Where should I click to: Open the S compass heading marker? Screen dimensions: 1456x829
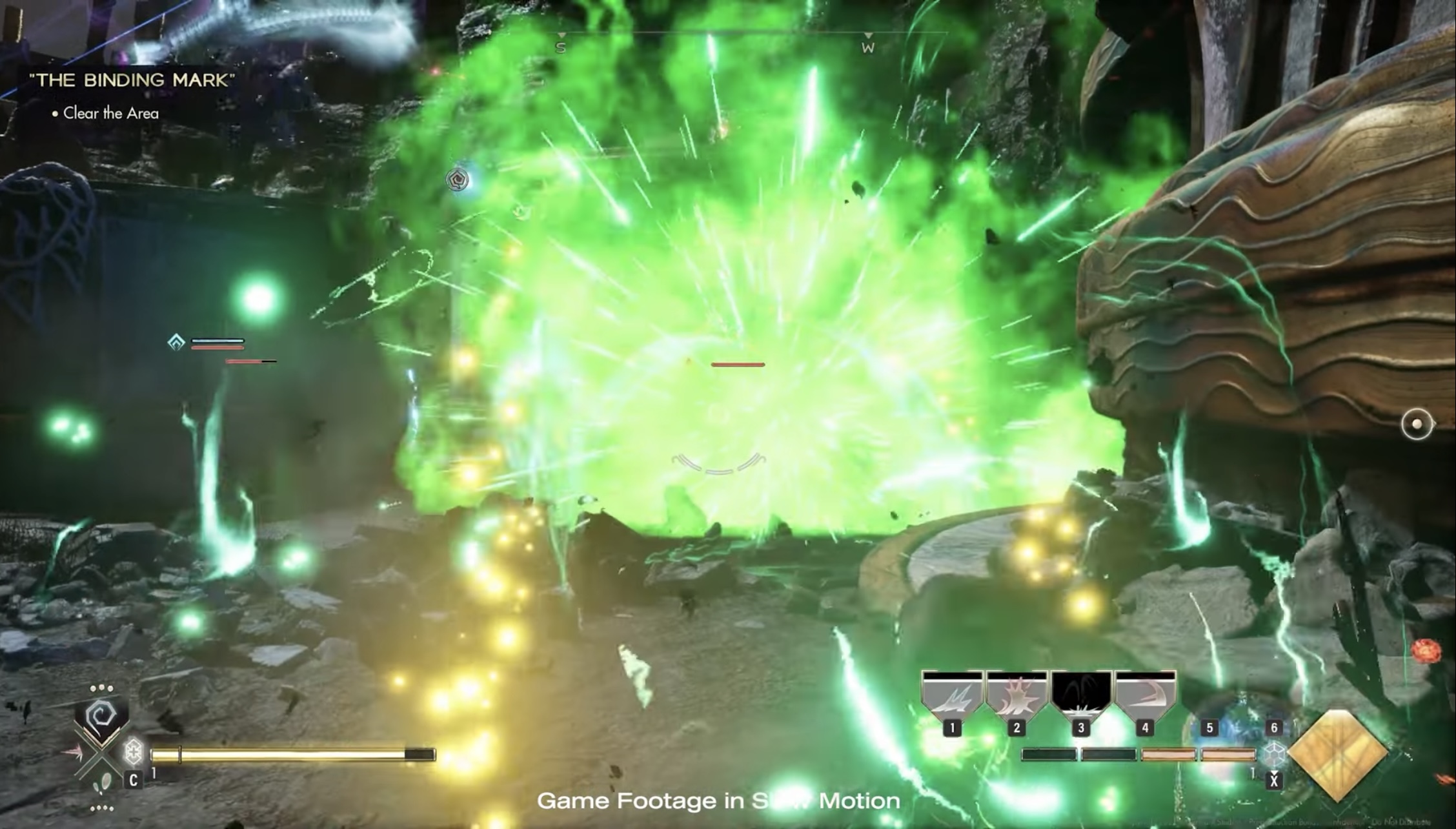click(560, 46)
